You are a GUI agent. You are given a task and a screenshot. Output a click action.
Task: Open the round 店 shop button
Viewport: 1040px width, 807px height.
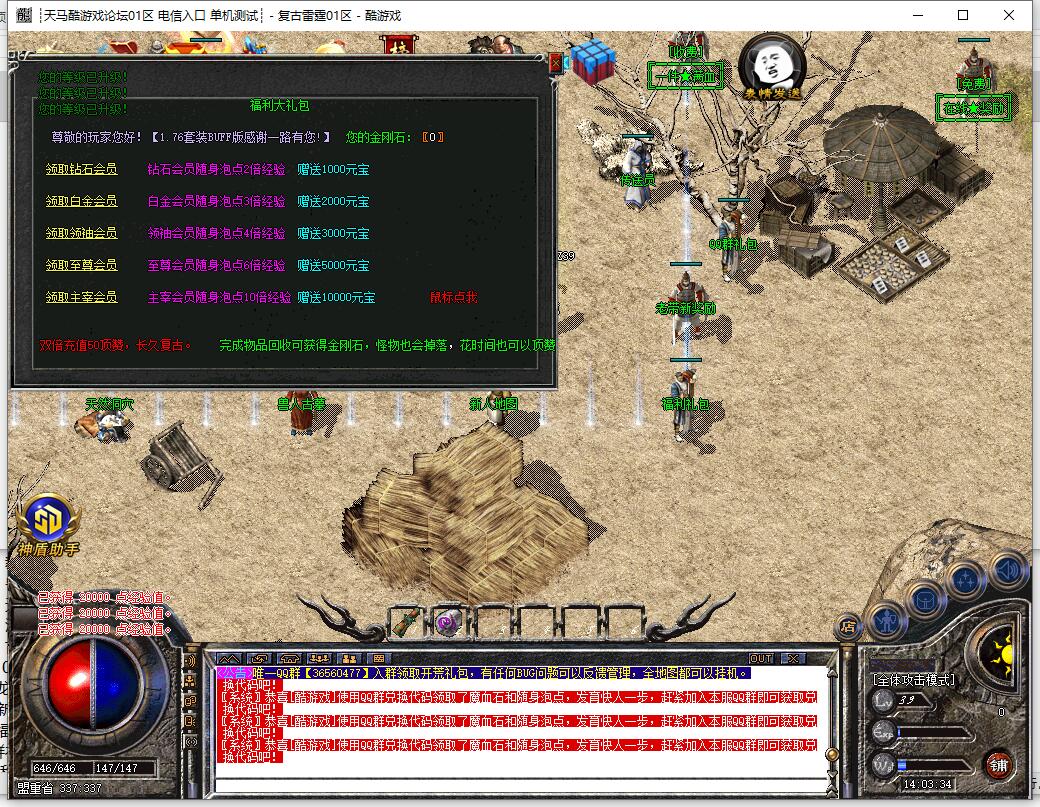pos(848,627)
